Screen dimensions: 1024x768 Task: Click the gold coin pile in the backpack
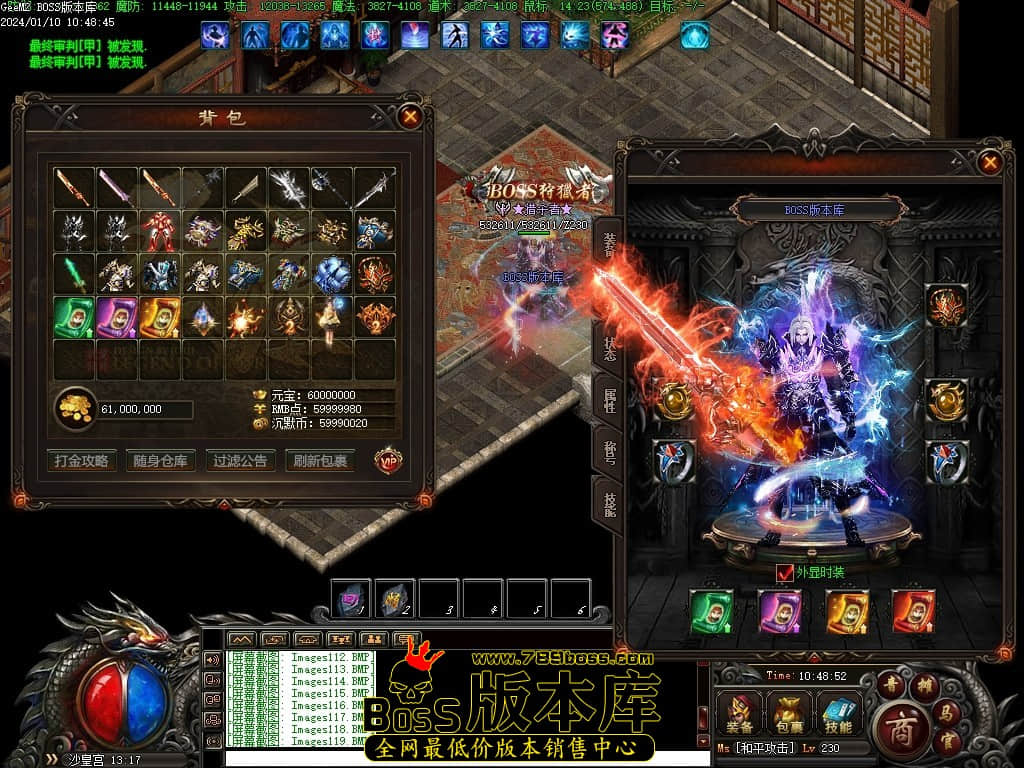click(74, 408)
